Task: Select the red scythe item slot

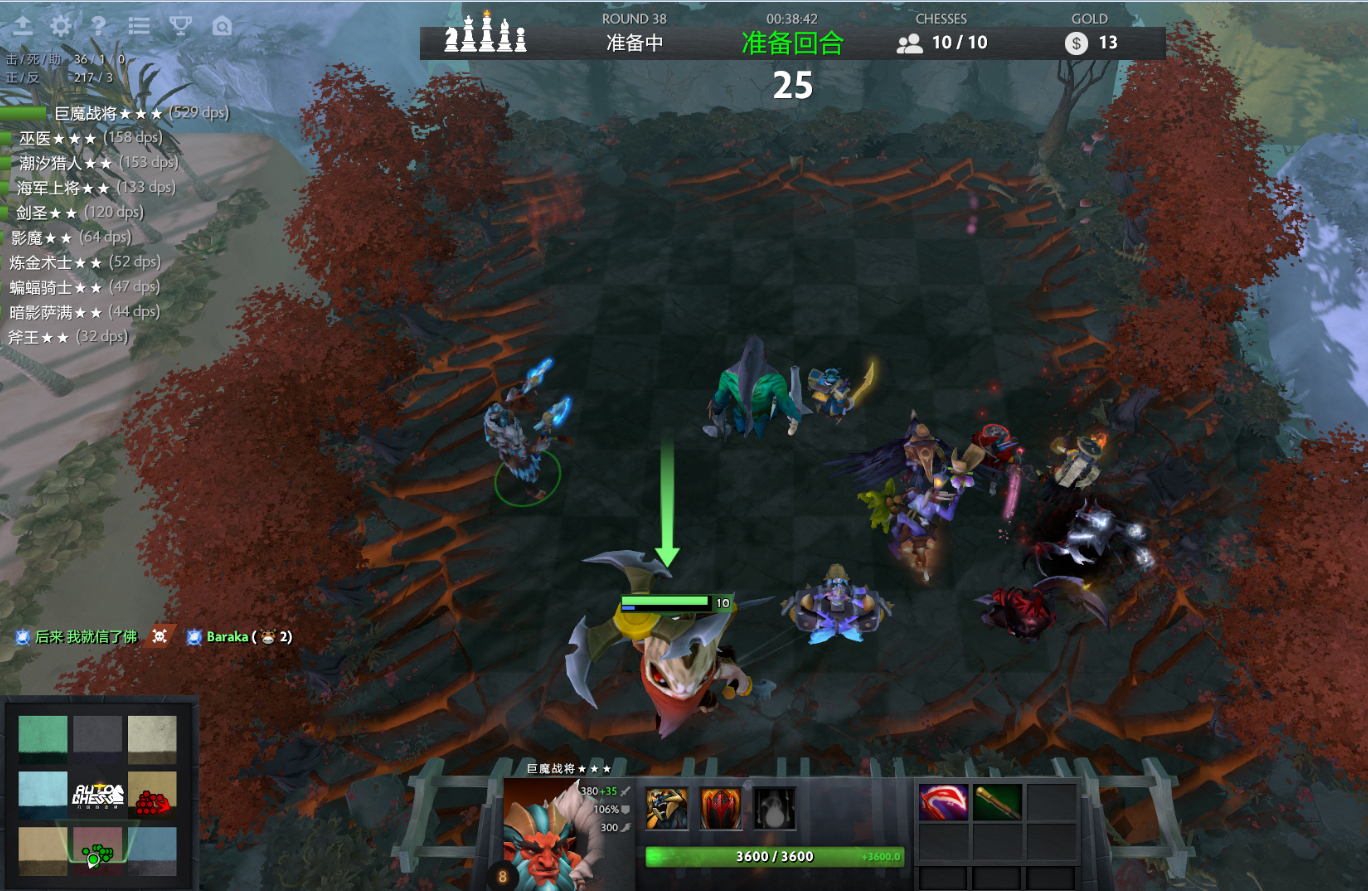Action: click(942, 802)
